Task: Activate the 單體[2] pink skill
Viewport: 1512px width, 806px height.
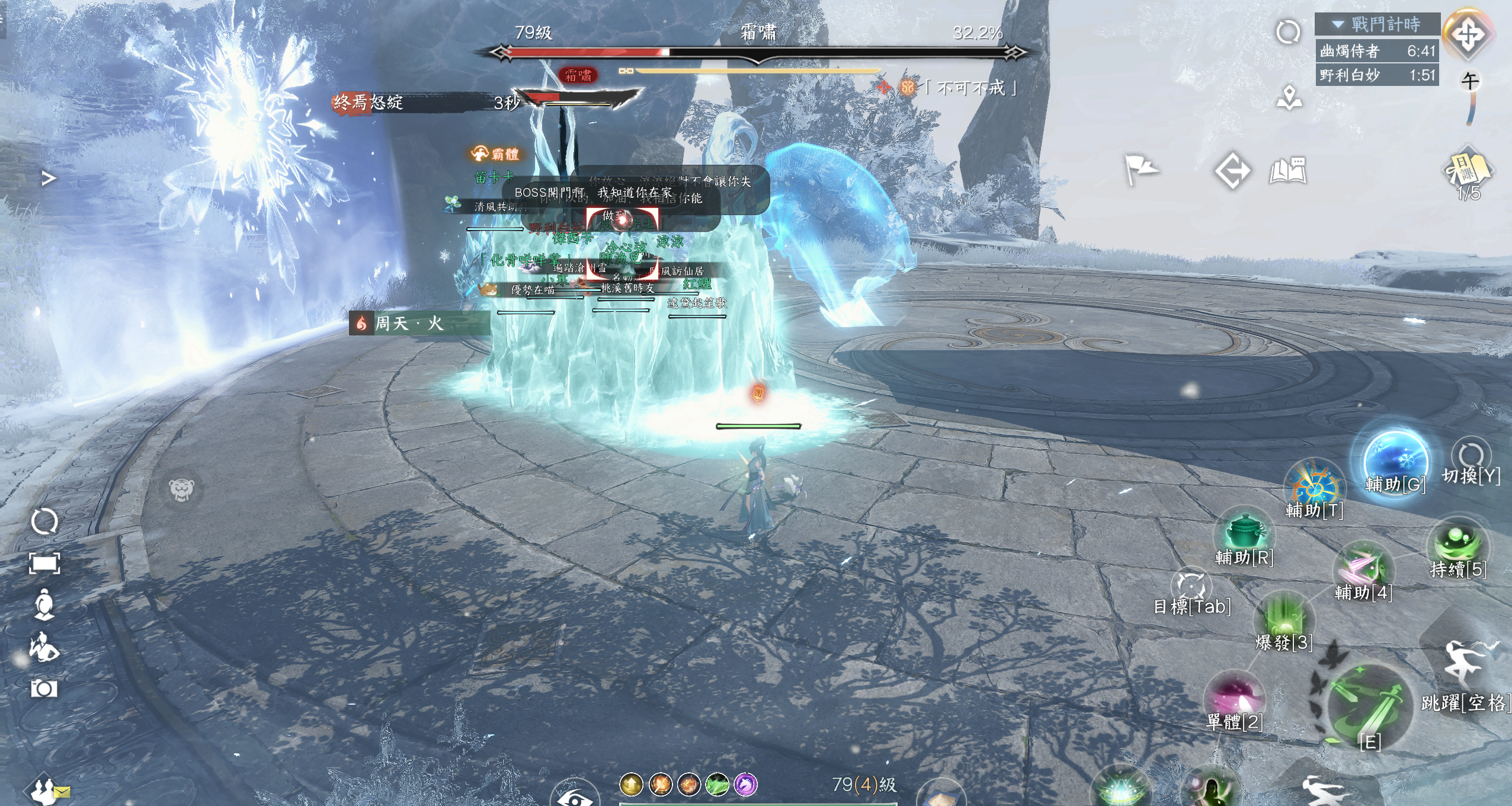Action: (1234, 696)
